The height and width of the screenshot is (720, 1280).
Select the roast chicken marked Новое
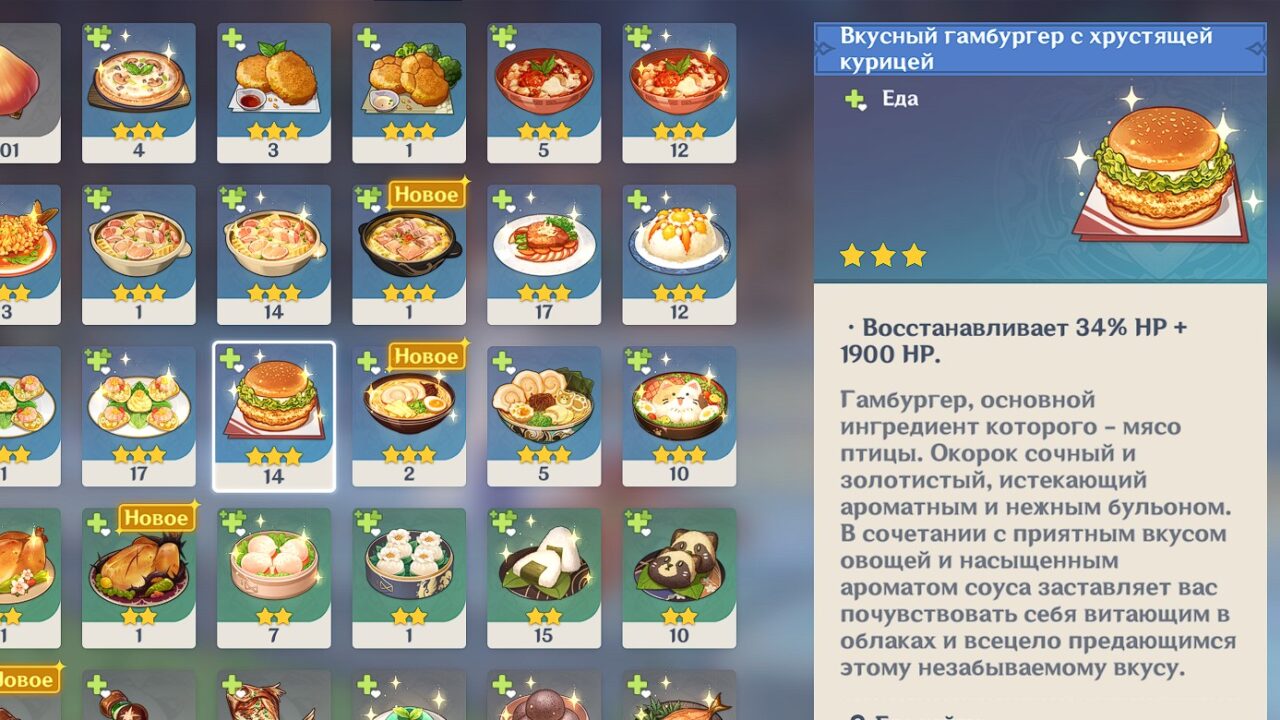(x=140, y=580)
